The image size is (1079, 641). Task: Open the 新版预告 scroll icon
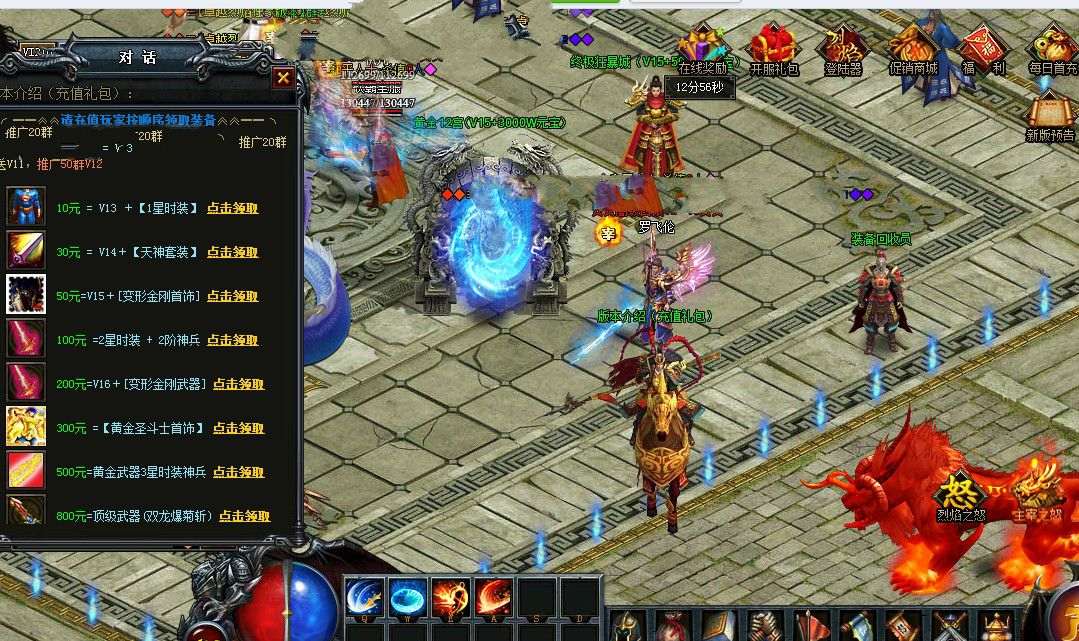pos(1050,113)
